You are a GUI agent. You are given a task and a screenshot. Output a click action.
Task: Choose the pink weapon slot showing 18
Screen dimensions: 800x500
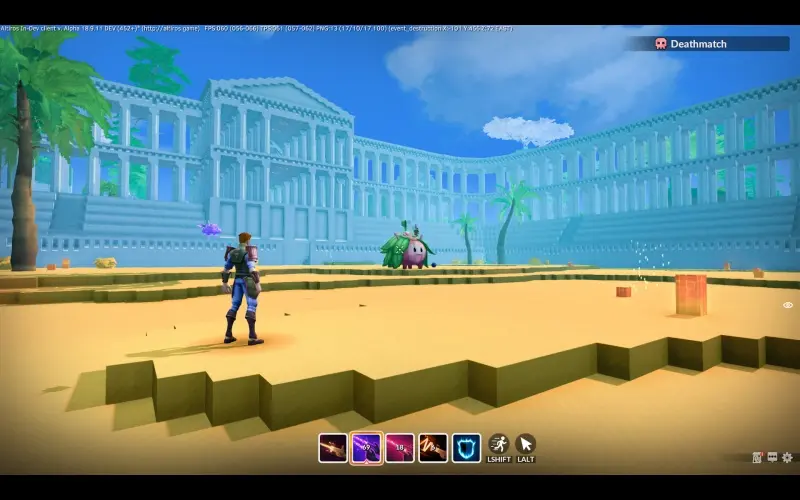(400, 447)
